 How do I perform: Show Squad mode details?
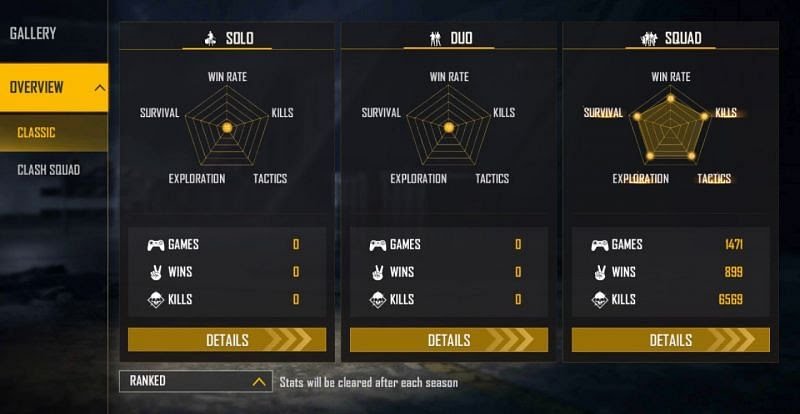point(671,340)
